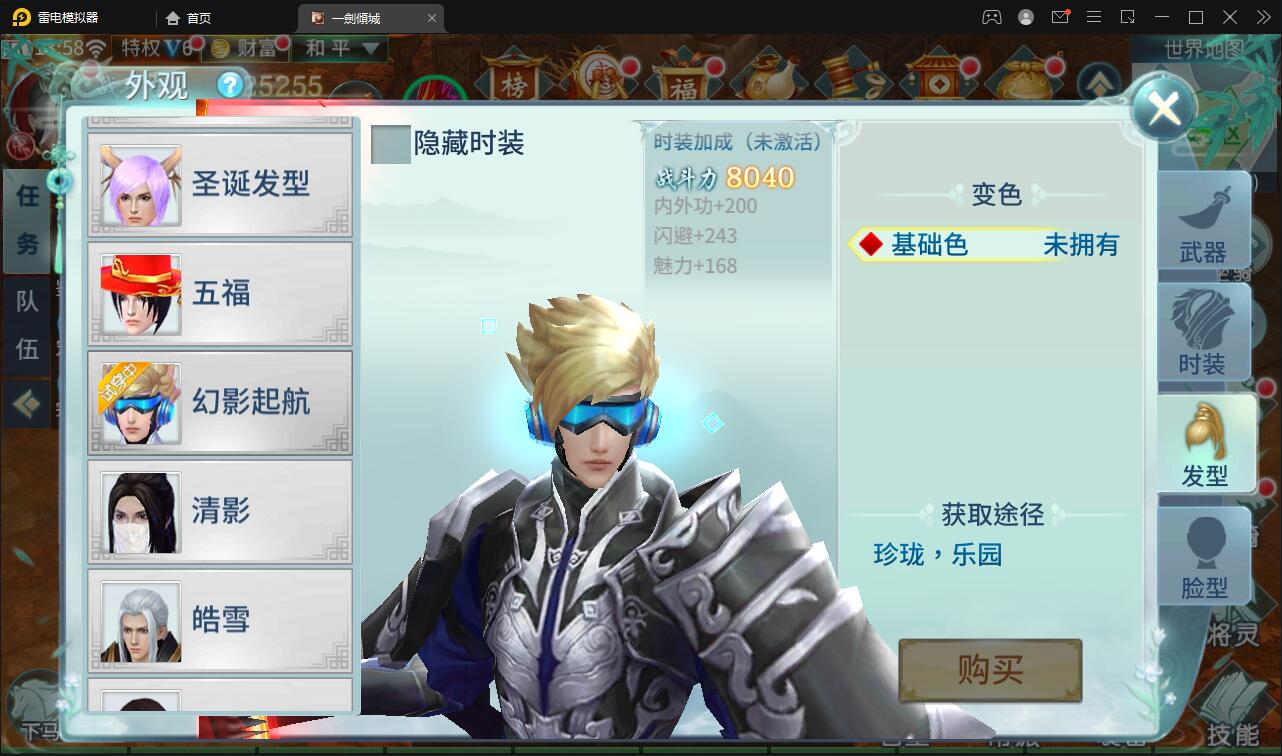Open the LDPlayer hamburger menu
1282x756 pixels.
pos(1094,17)
